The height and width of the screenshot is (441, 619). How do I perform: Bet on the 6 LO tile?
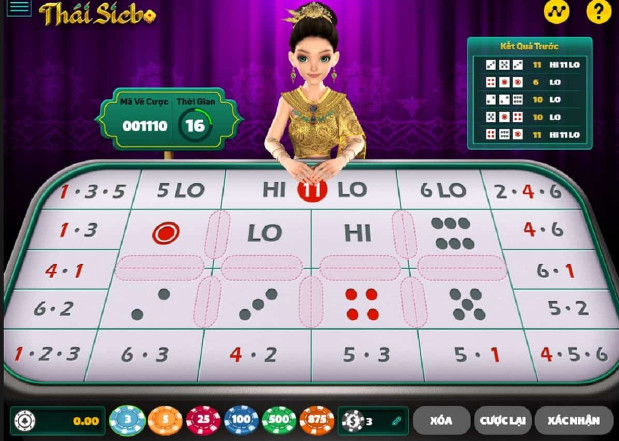443,189
